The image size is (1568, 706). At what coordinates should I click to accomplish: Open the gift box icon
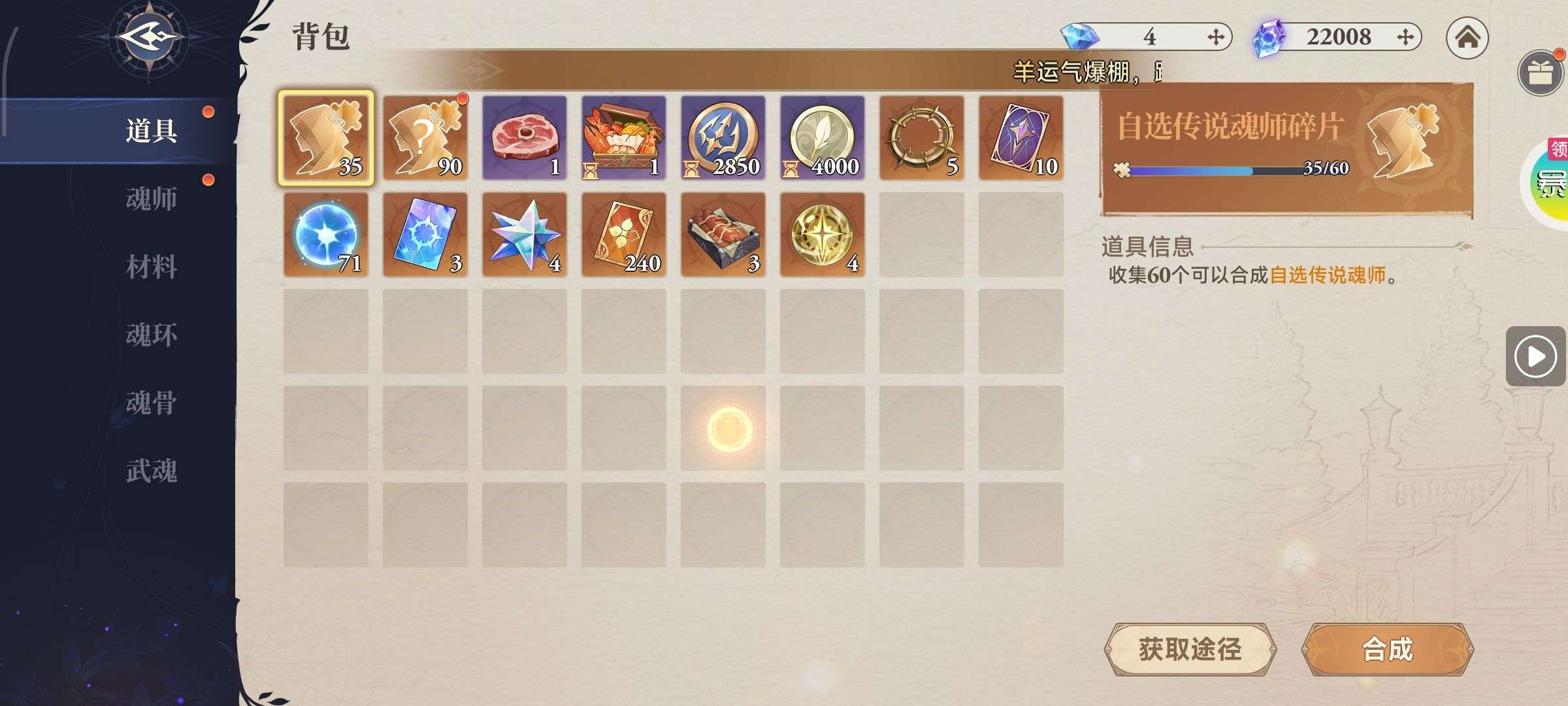click(x=1541, y=73)
